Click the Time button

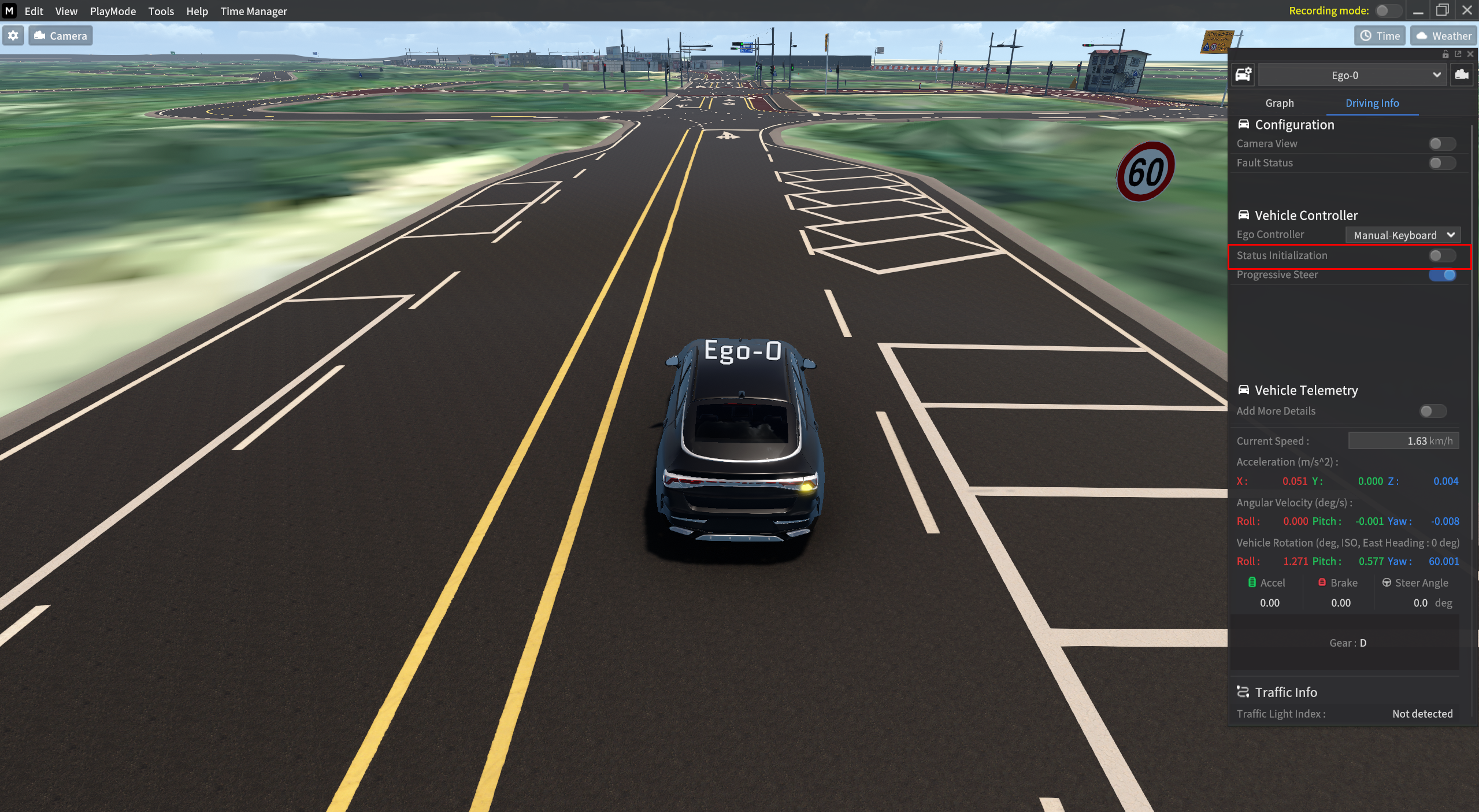click(x=1379, y=35)
